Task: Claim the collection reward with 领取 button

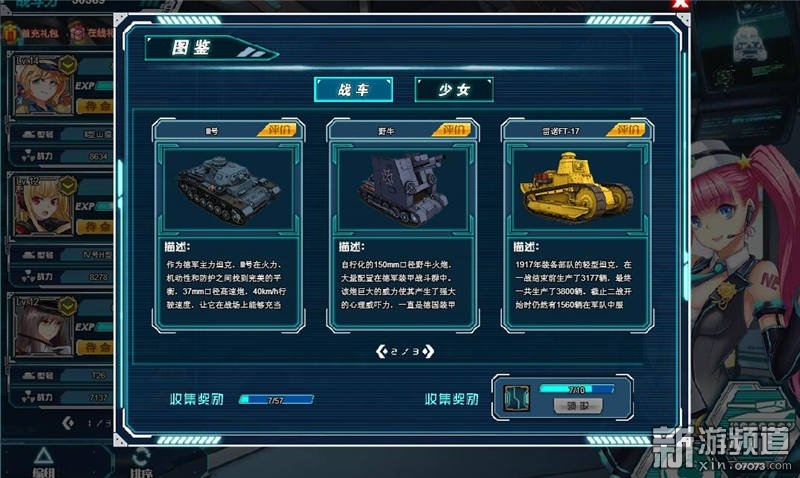Action: [577, 406]
